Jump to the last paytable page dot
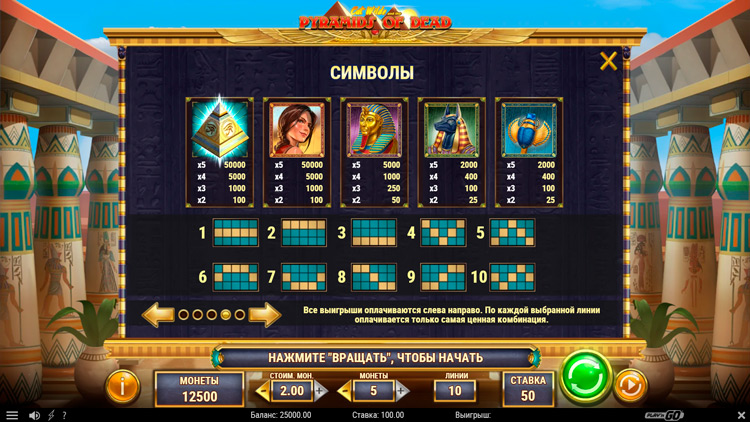The height and width of the screenshot is (422, 750). coord(239,314)
